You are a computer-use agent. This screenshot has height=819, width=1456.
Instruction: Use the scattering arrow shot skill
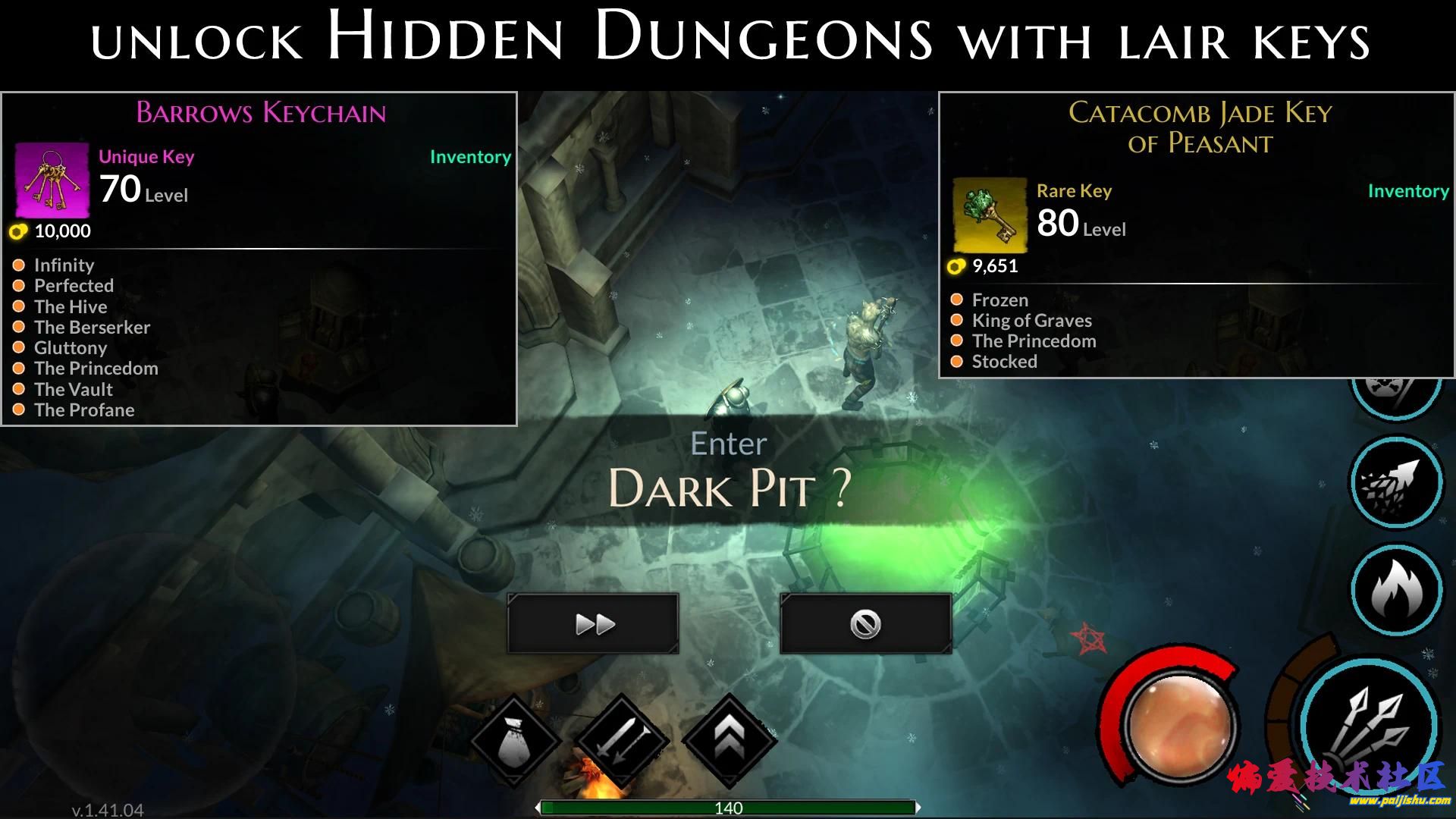tap(1396, 482)
